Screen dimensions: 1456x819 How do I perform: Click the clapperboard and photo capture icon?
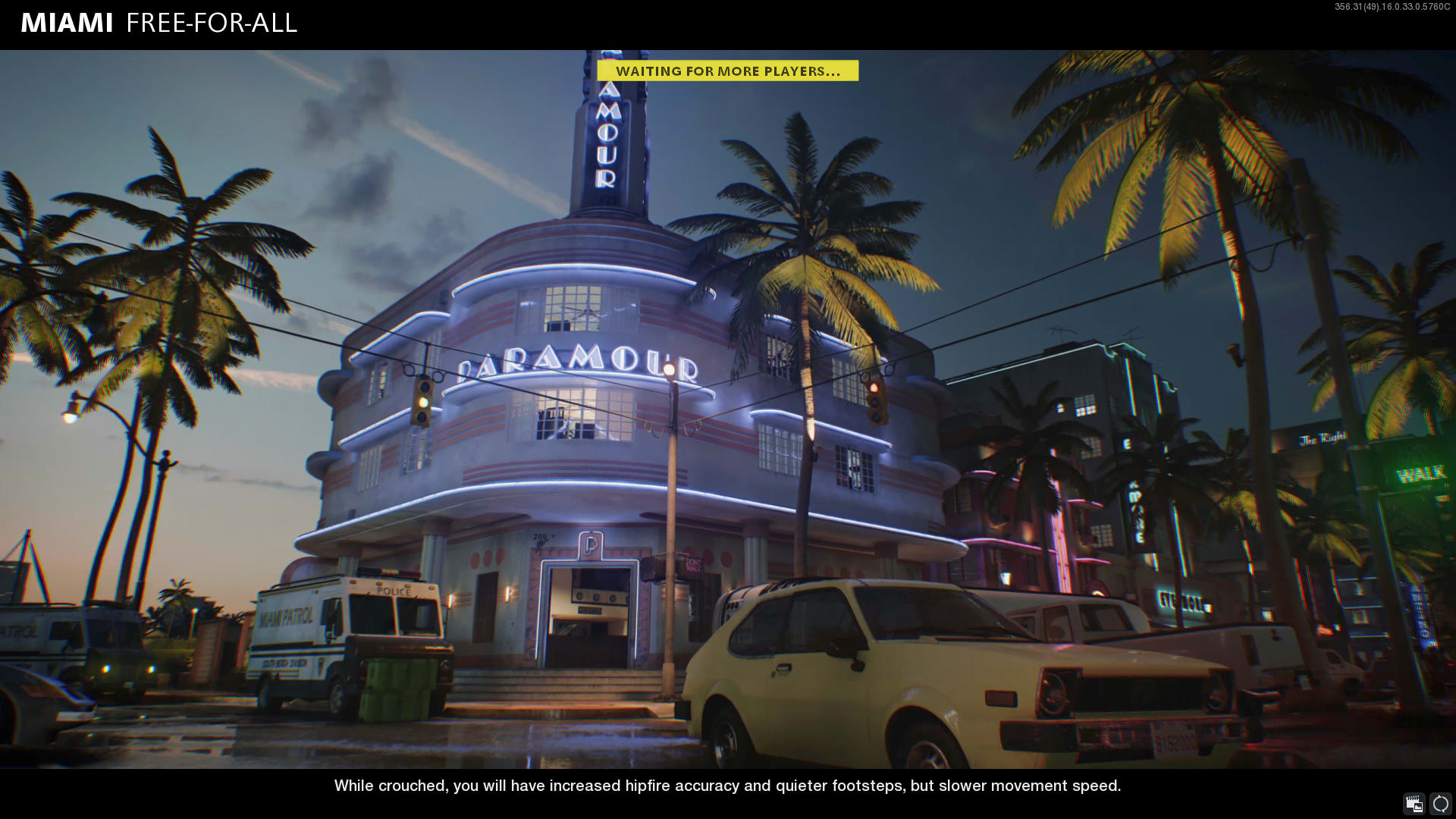coord(1414,803)
